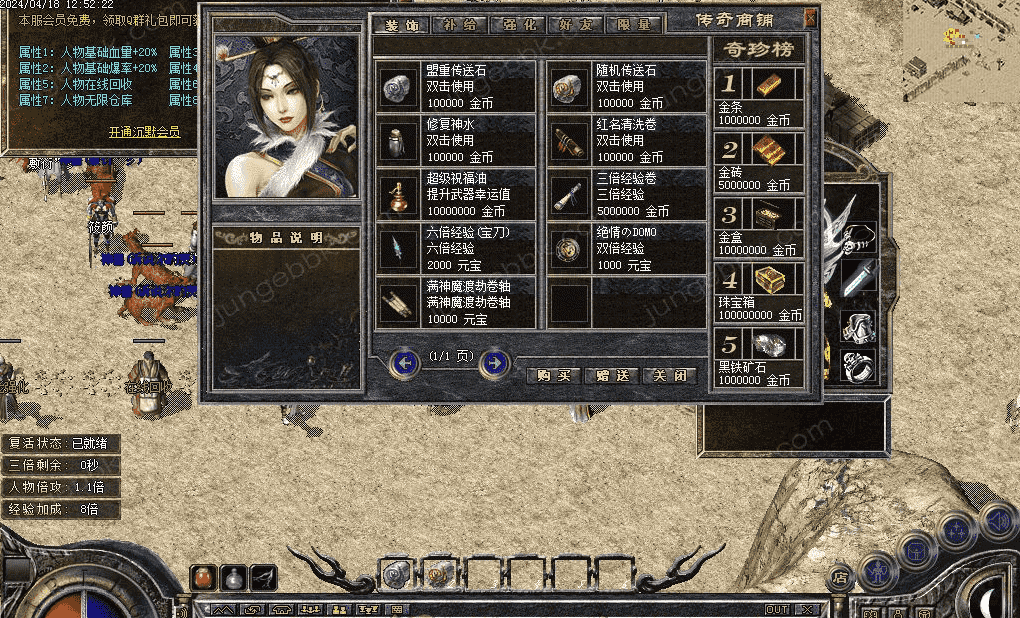Select the 盟重传送石 shop item

[457, 87]
